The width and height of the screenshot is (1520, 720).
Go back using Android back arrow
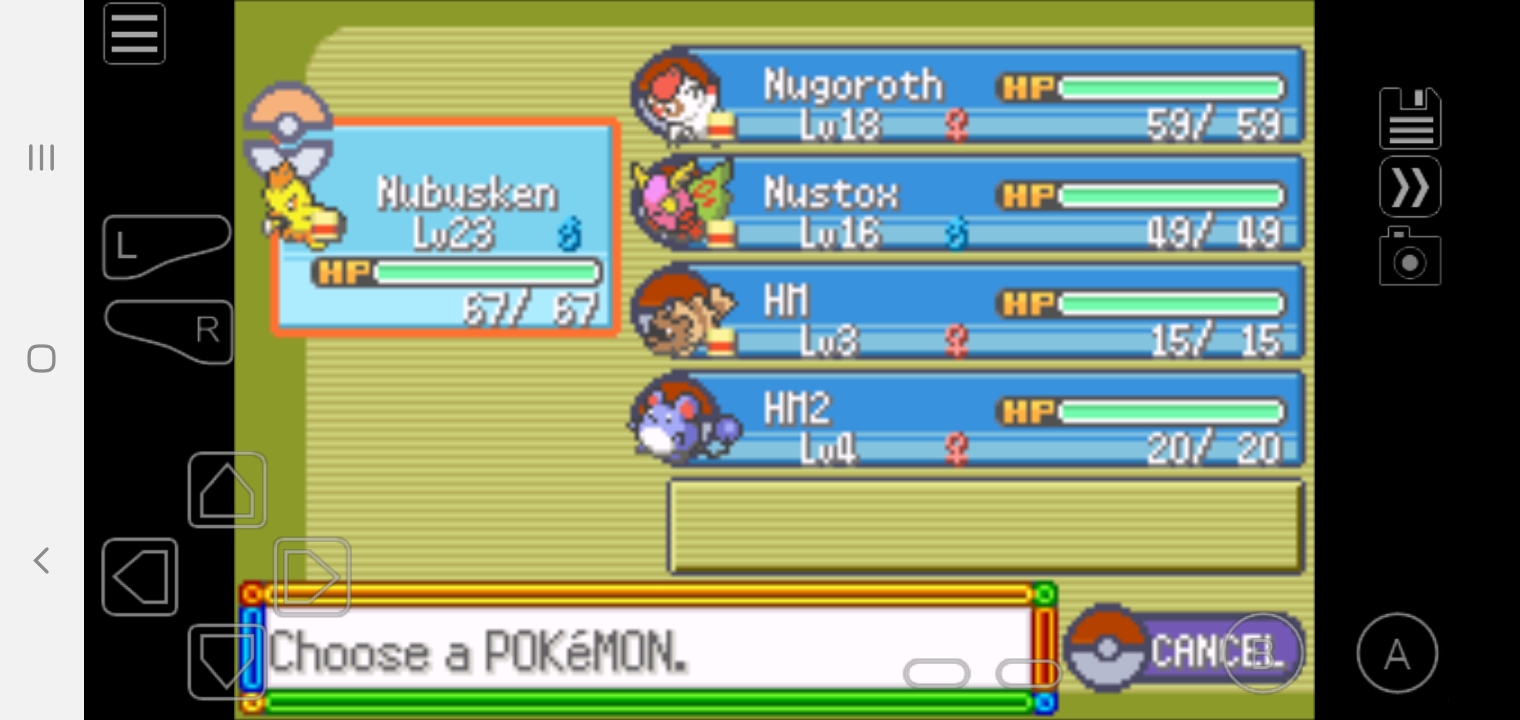pos(41,560)
